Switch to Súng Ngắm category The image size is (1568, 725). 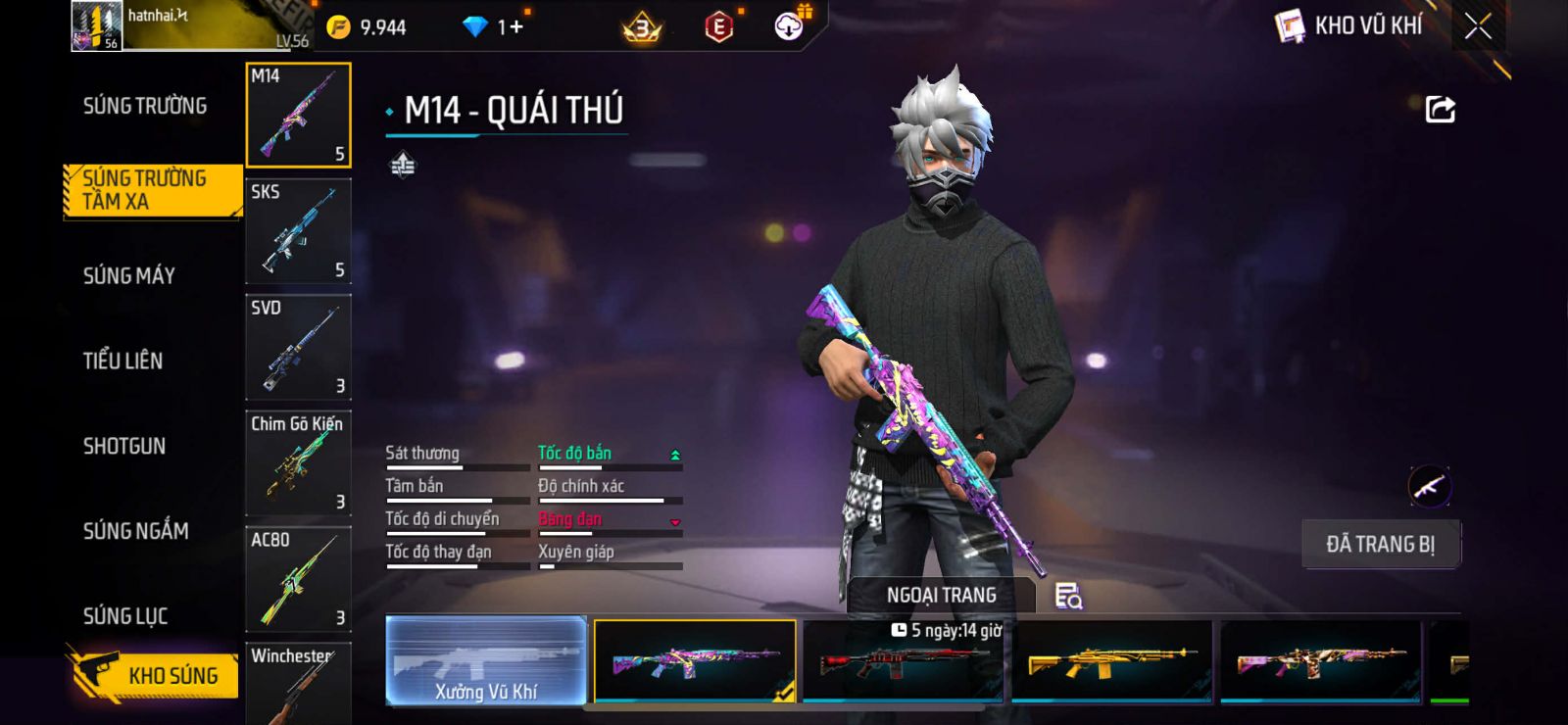tap(135, 531)
